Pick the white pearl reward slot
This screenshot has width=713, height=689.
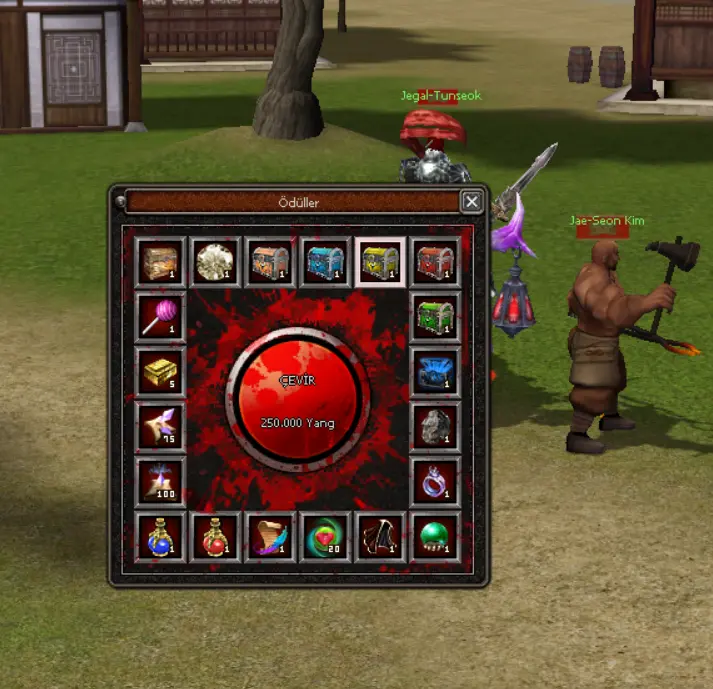pyautogui.click(x=216, y=262)
